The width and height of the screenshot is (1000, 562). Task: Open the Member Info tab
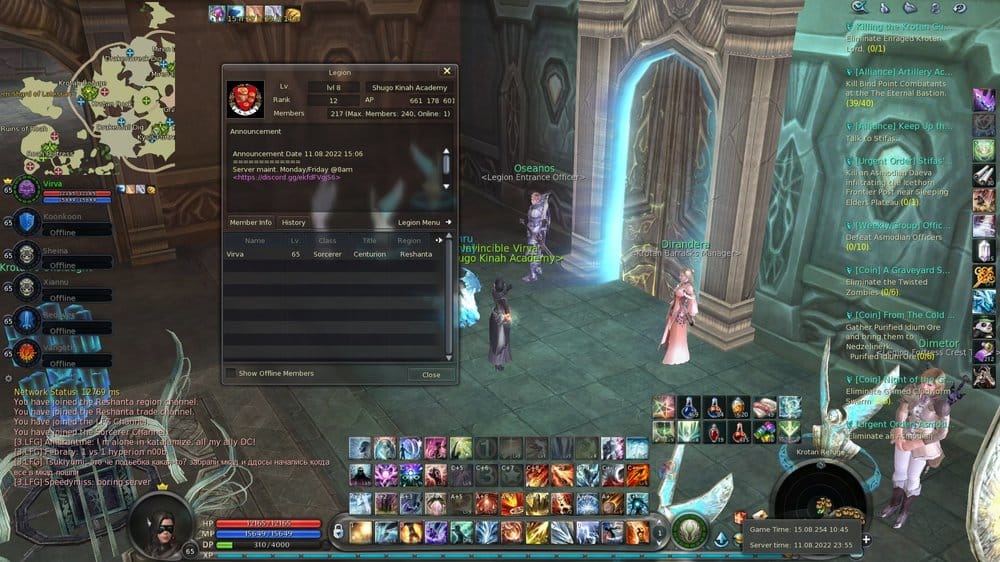[250, 222]
